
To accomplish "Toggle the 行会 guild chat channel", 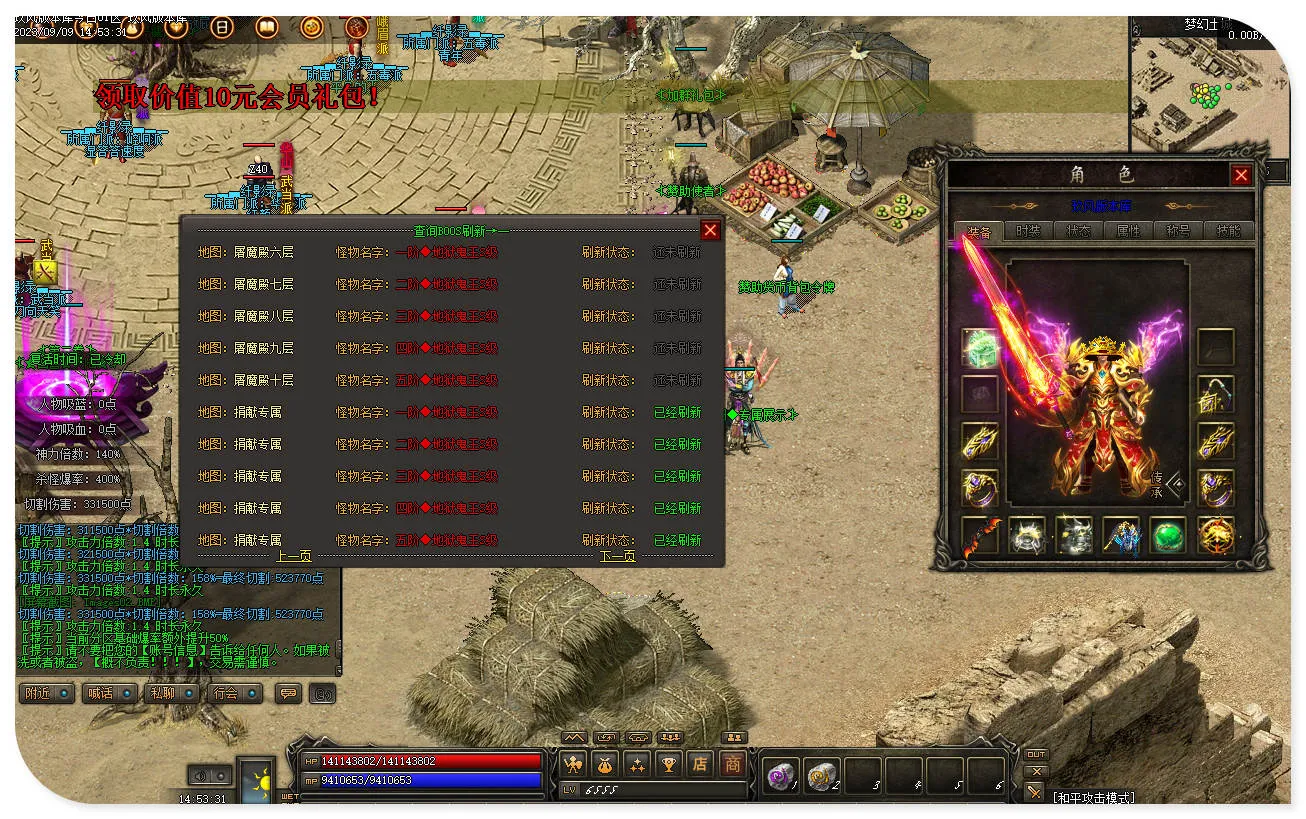I will (x=235, y=693).
